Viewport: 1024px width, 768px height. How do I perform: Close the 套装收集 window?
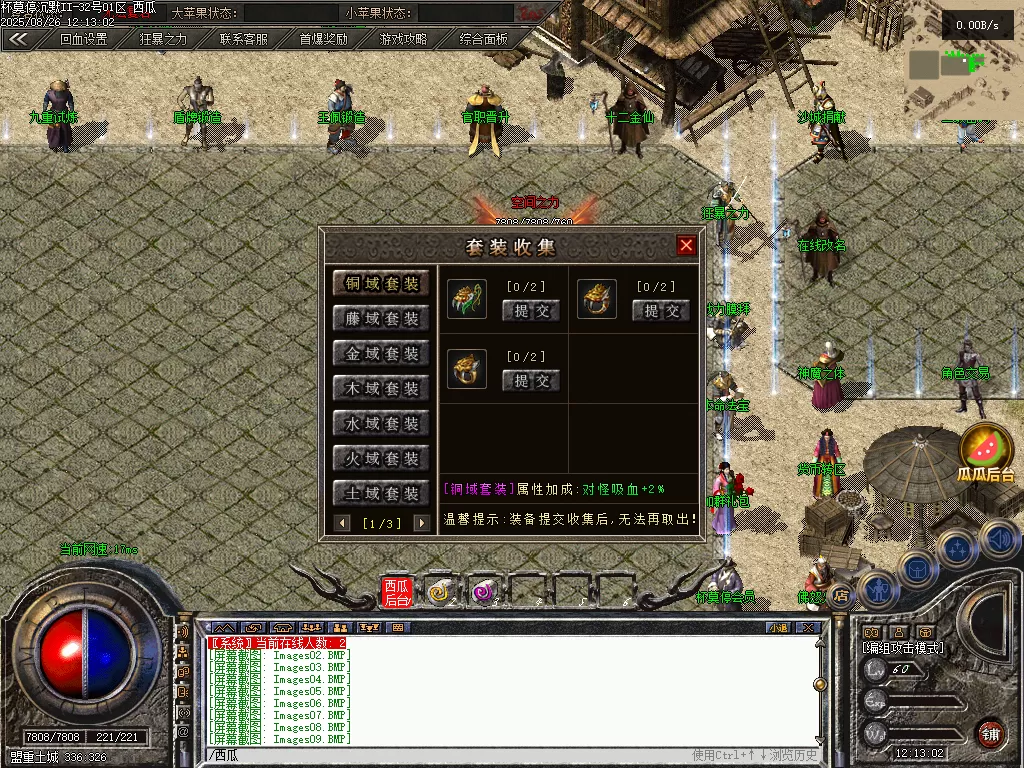point(686,245)
